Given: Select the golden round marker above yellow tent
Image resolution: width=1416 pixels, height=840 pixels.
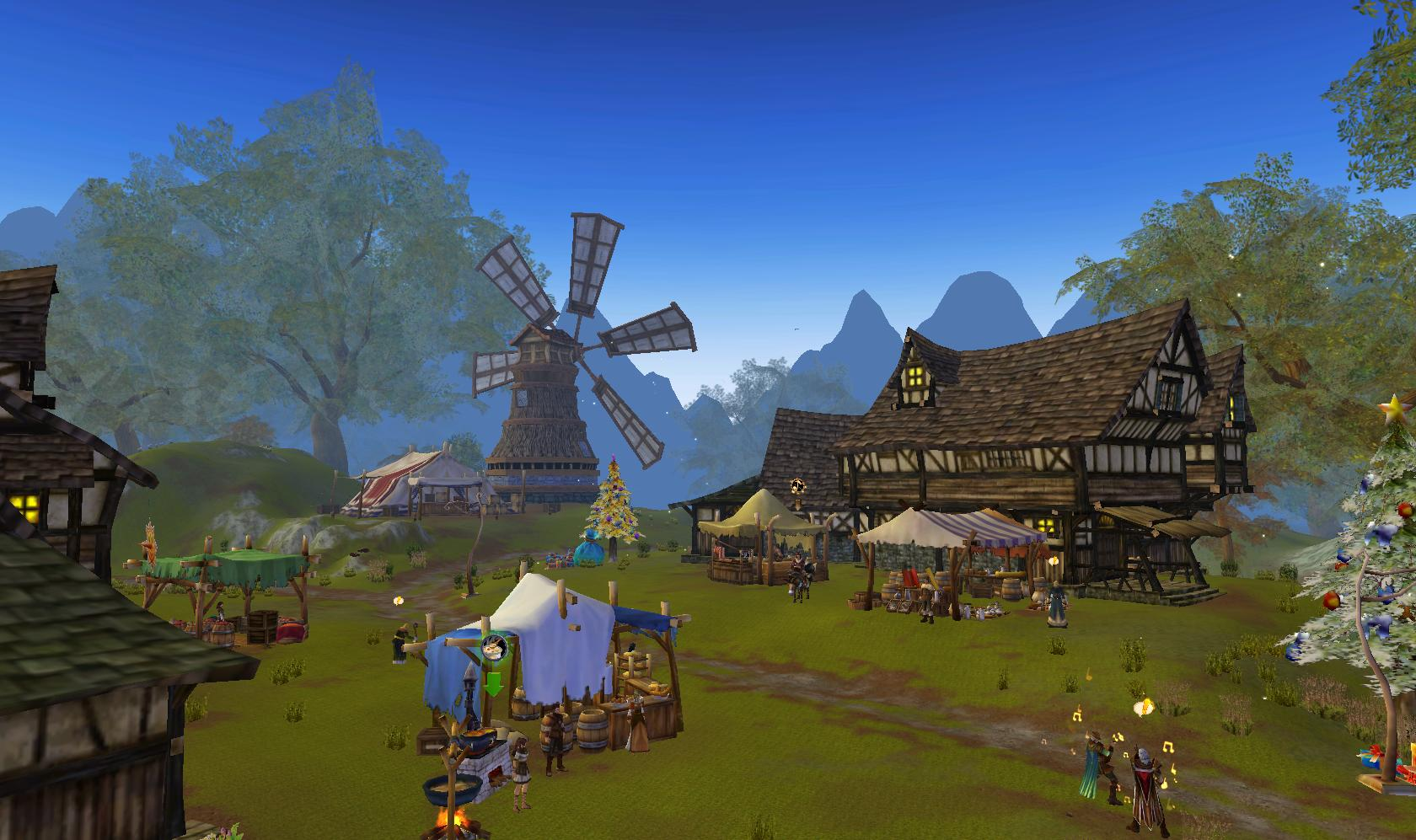Looking at the screenshot, I should [x=796, y=485].
